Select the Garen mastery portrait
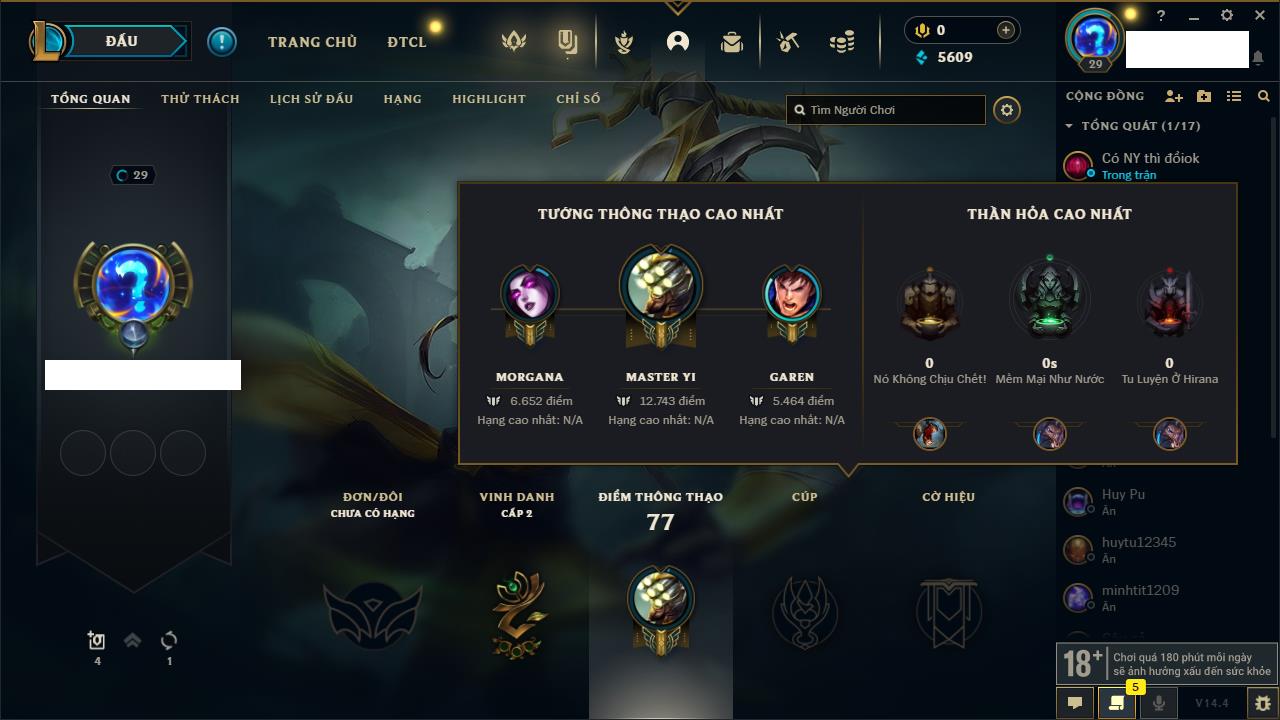 792,295
